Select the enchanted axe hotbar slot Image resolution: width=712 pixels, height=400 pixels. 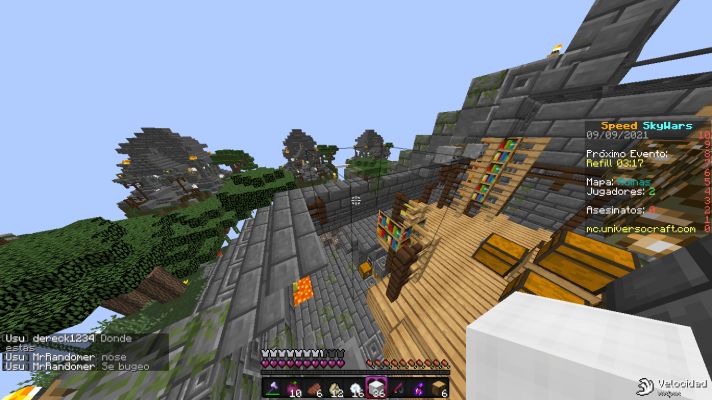[273, 388]
